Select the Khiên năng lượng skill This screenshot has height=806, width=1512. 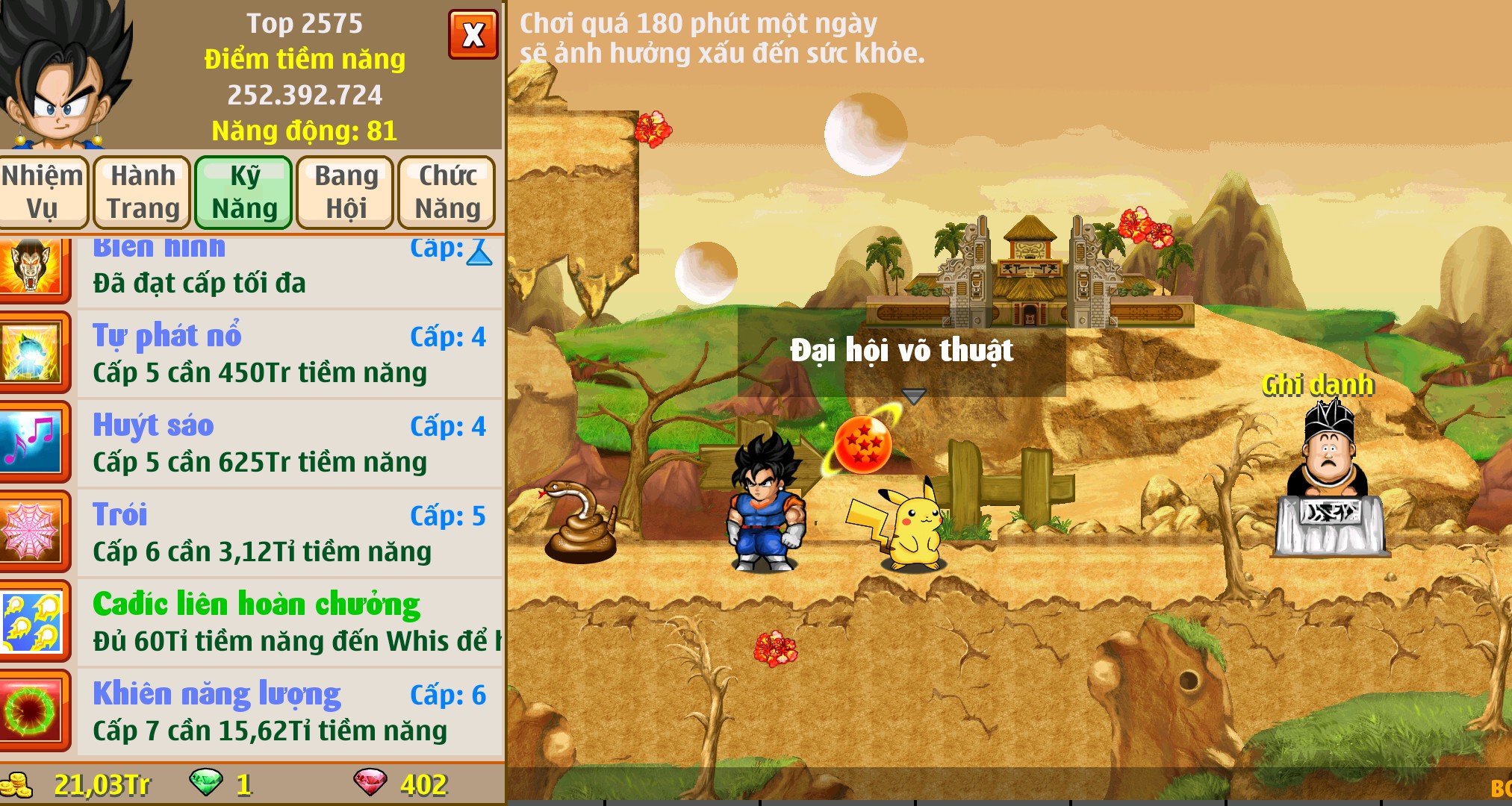pos(290,711)
